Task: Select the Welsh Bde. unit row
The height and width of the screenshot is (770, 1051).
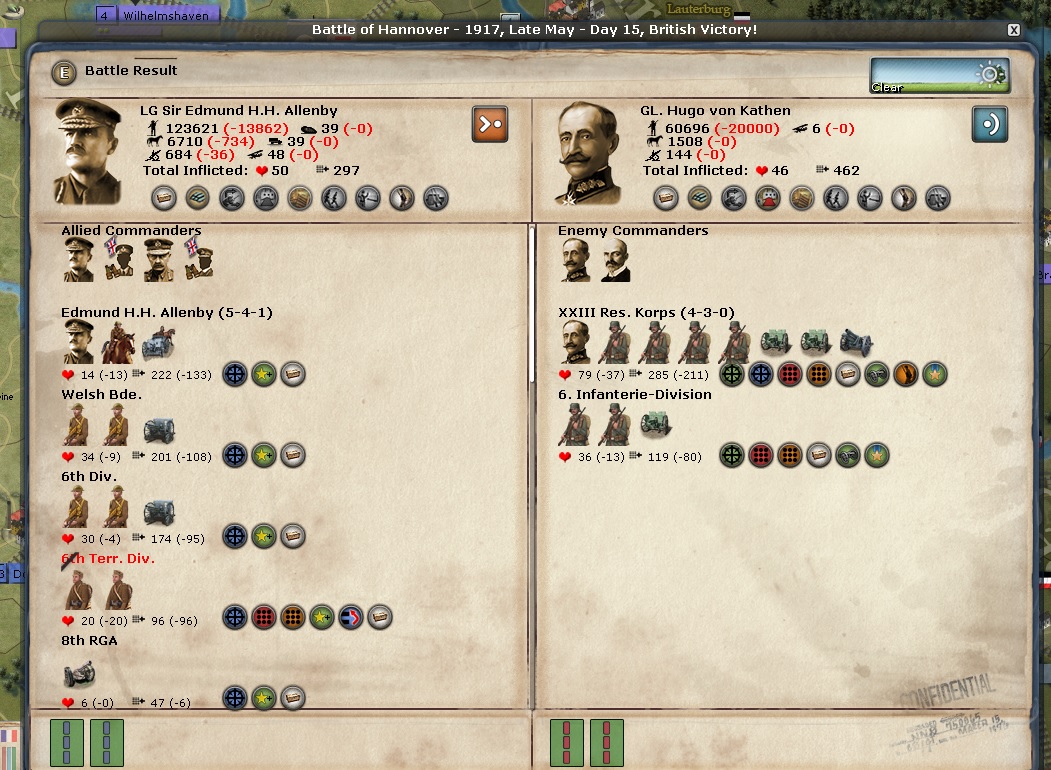Action: tap(101, 395)
